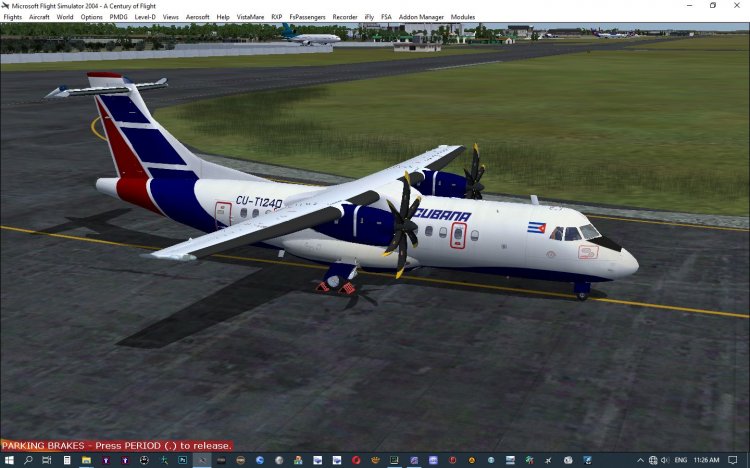
Task: Open the World menu
Action: tap(65, 17)
